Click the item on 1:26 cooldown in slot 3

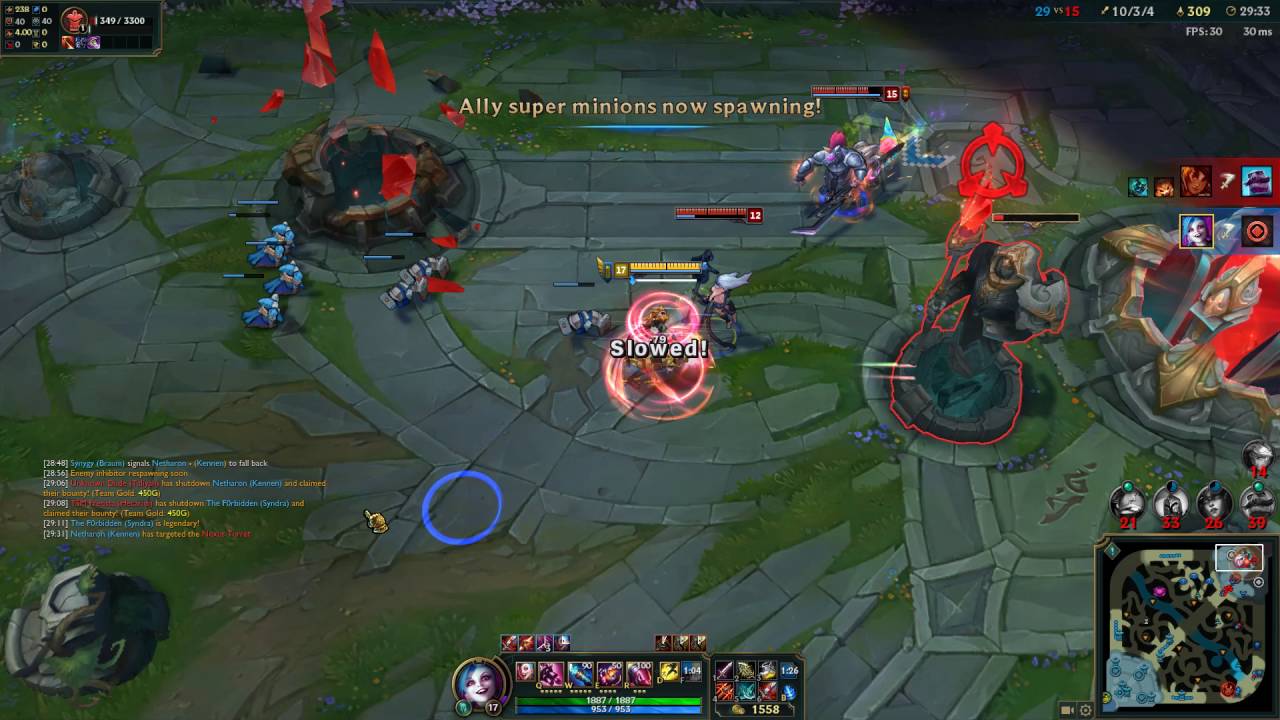[x=768, y=671]
